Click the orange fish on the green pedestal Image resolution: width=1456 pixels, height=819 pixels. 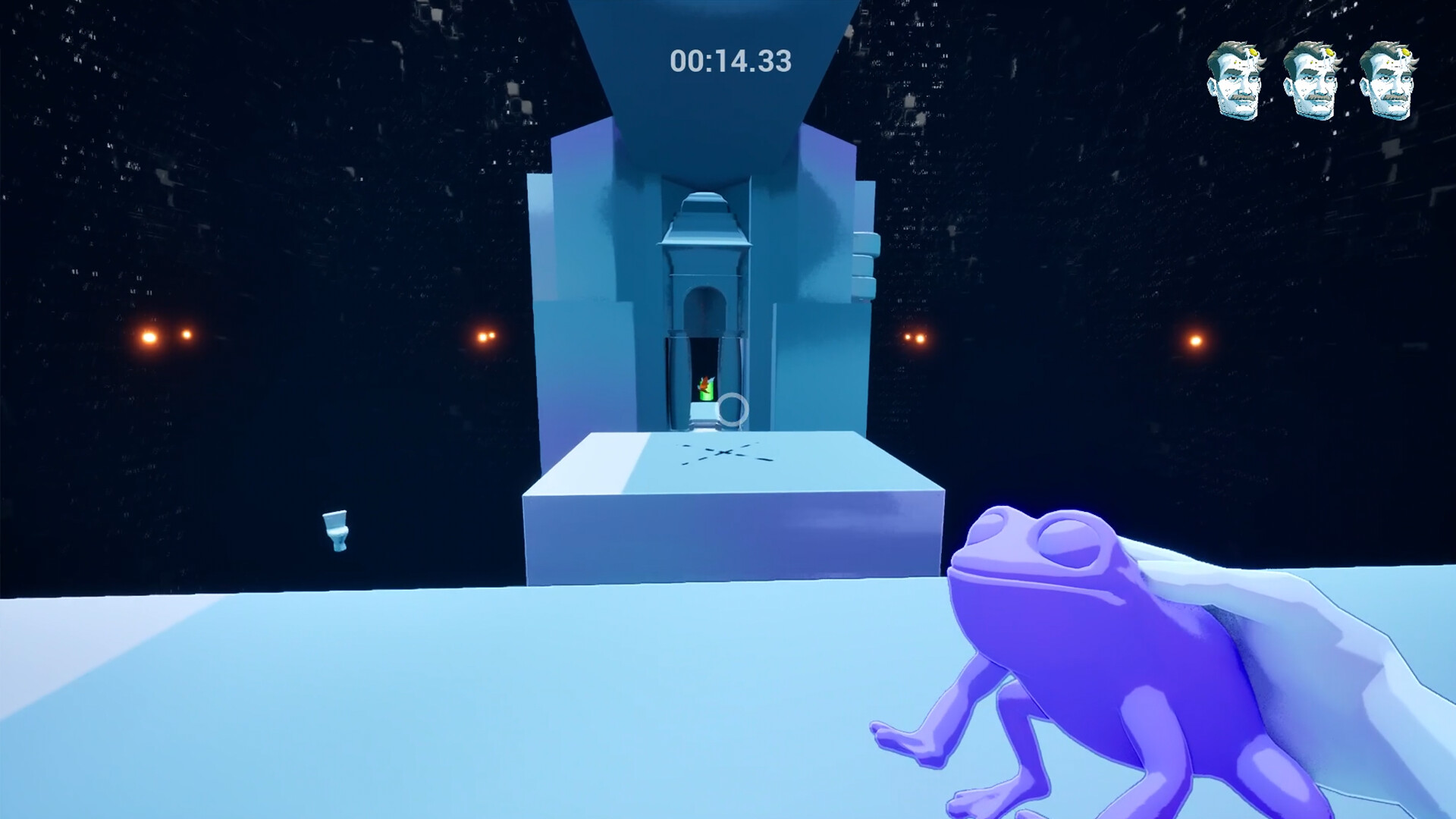click(704, 383)
